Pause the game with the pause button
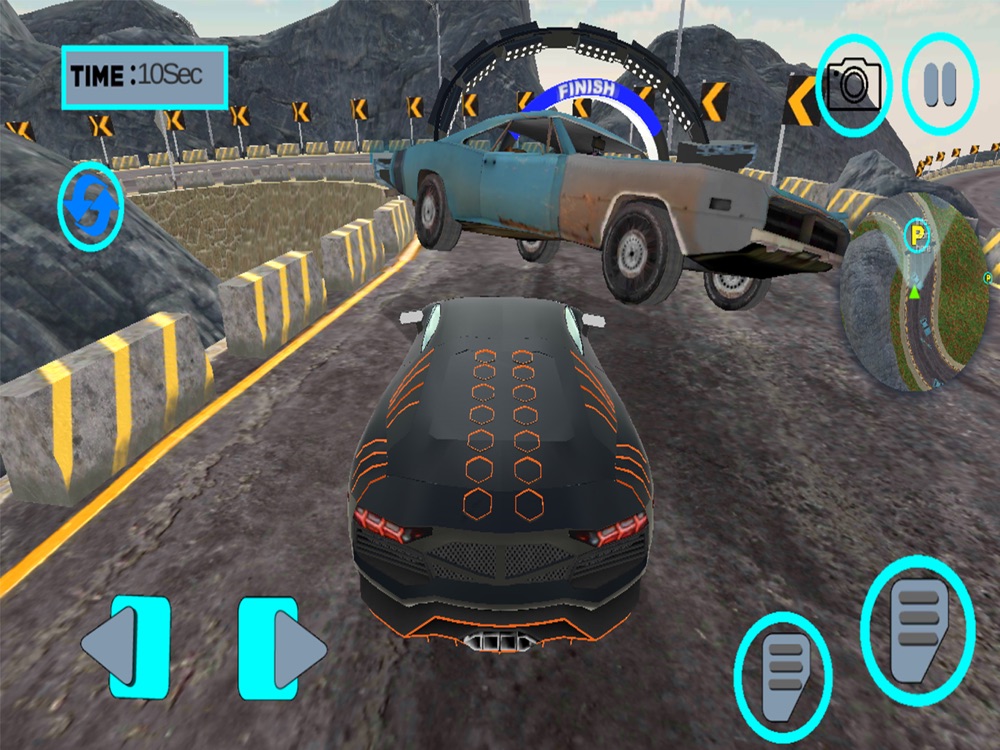The image size is (1000, 750). pos(940,85)
